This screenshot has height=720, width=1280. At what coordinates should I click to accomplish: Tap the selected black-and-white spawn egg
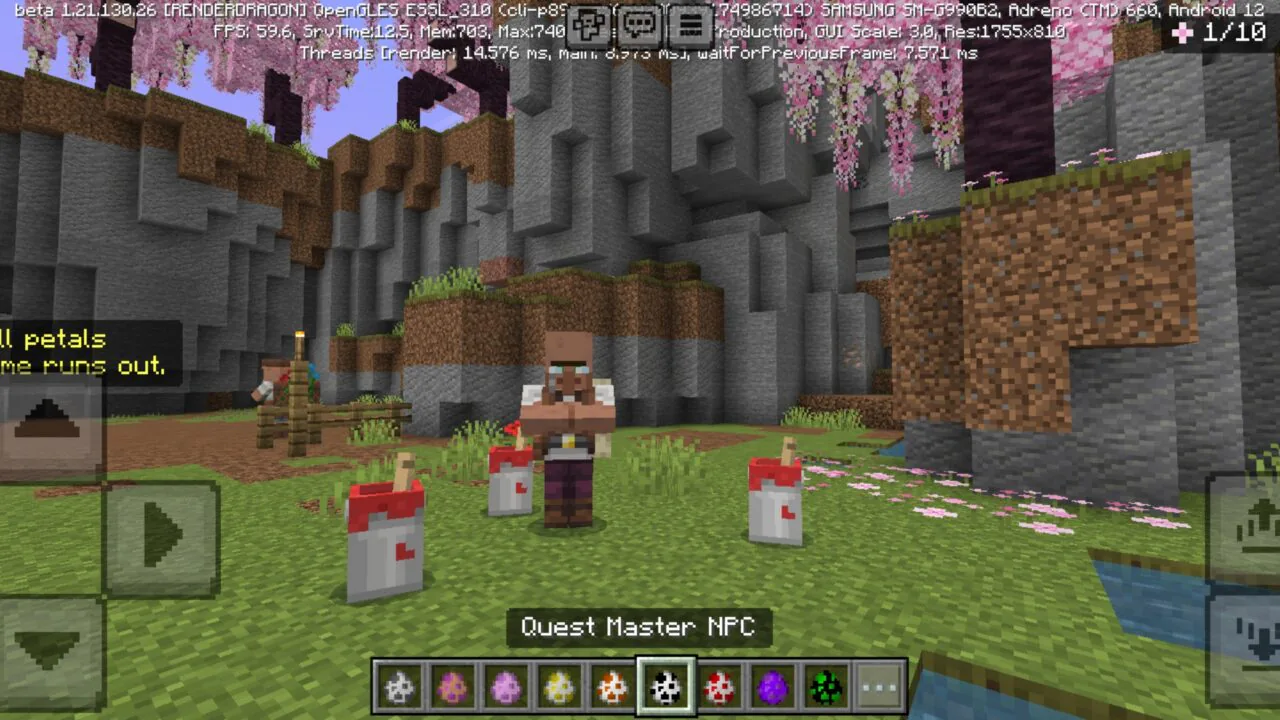pyautogui.click(x=667, y=686)
